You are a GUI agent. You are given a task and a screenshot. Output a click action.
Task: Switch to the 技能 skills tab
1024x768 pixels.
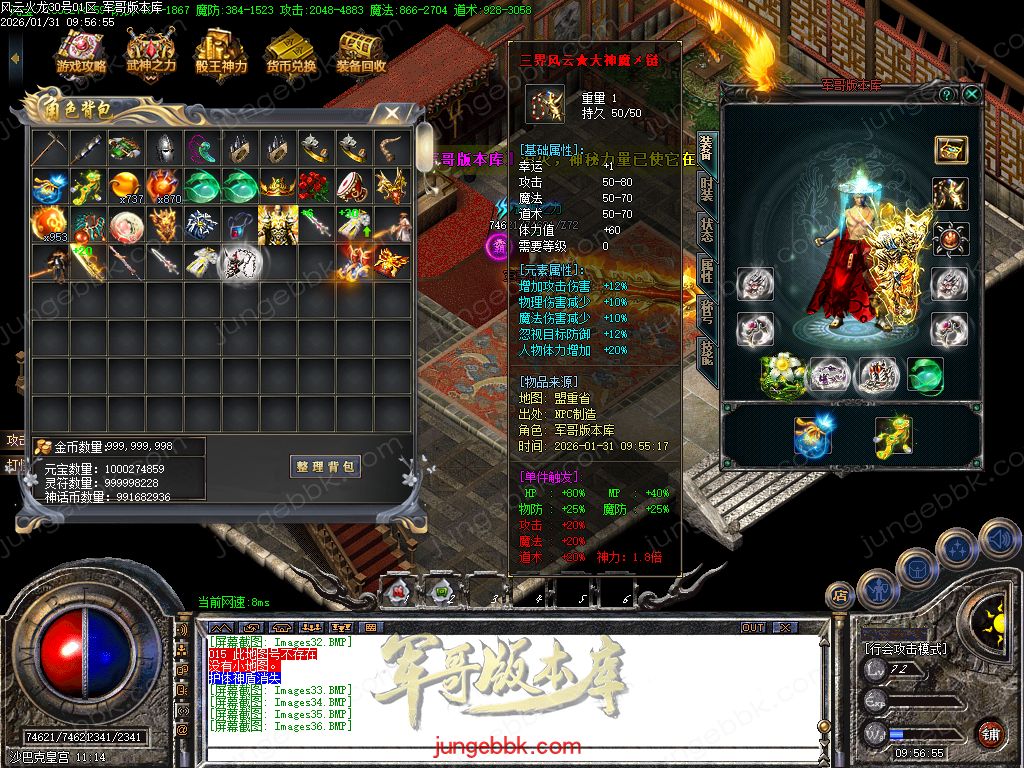point(706,350)
